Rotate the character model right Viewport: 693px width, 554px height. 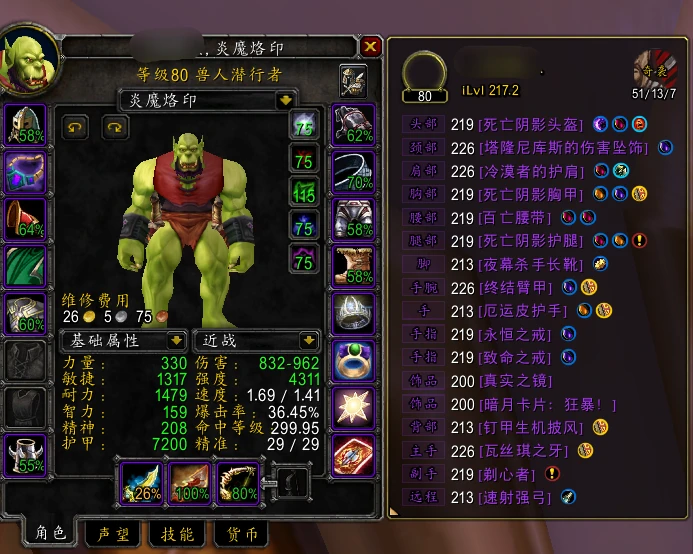pos(114,126)
